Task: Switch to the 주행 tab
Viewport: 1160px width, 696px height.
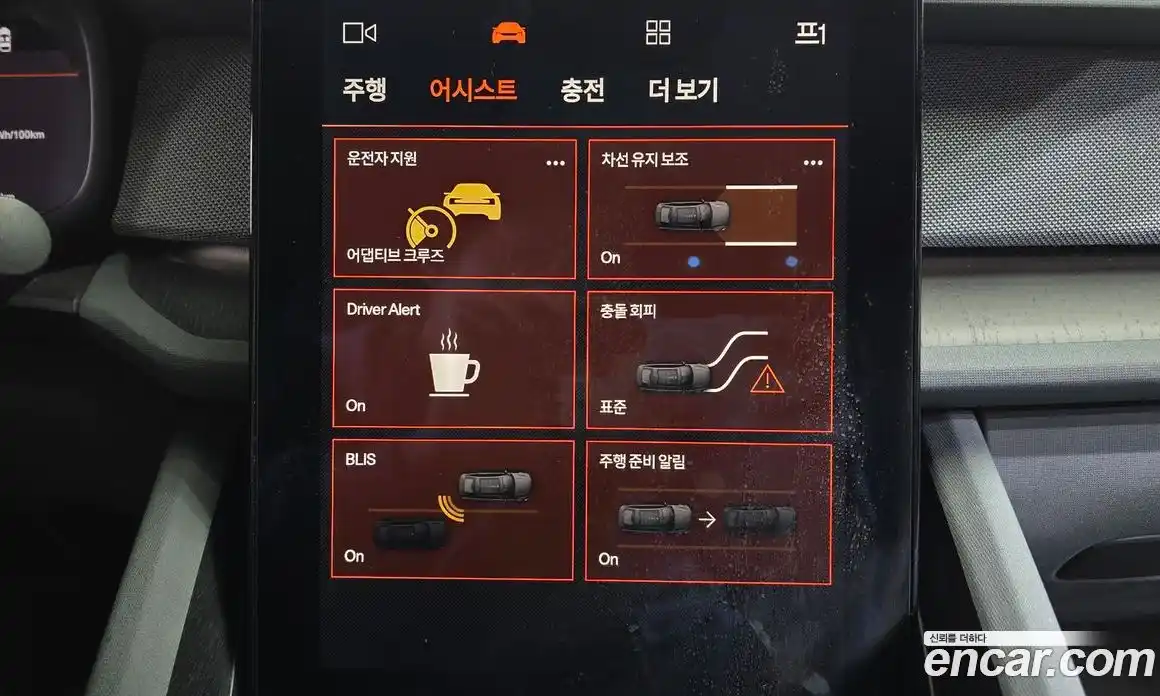Action: tap(364, 91)
